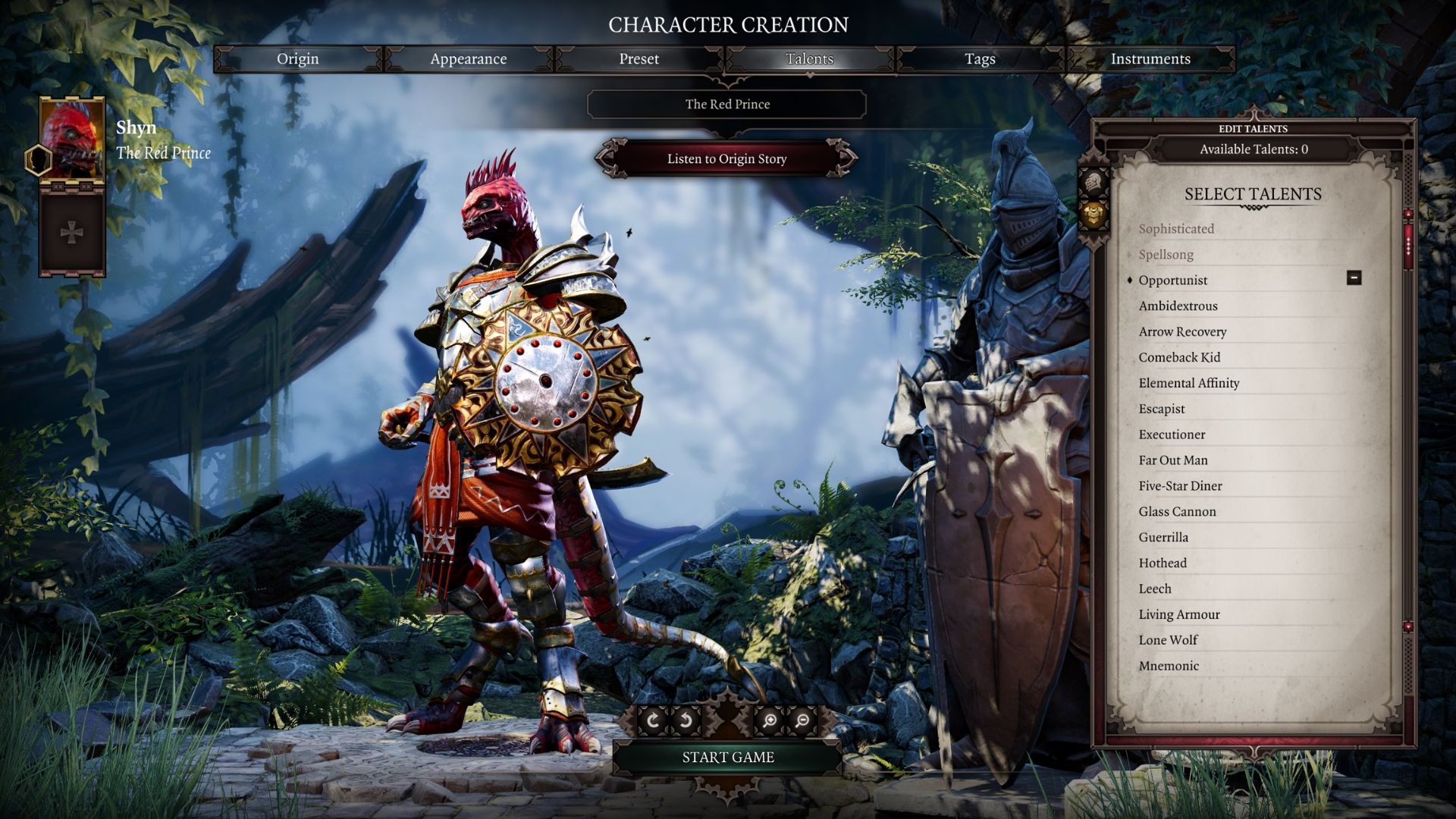1456x819 pixels.
Task: Switch to the Instruments tab
Action: coord(1150,58)
